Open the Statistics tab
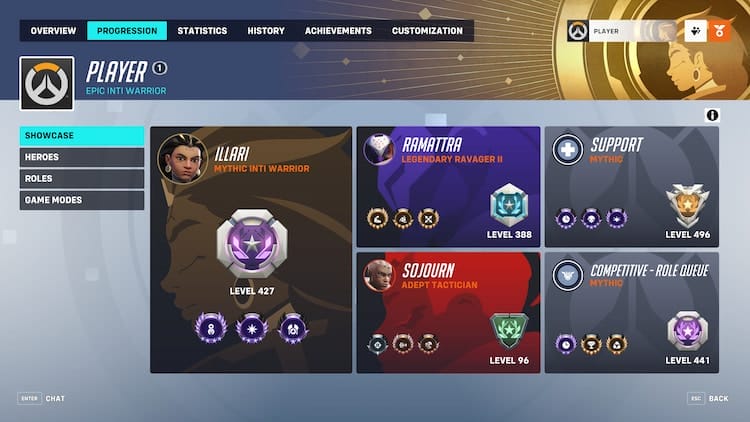The height and width of the screenshot is (422, 750). (202, 31)
